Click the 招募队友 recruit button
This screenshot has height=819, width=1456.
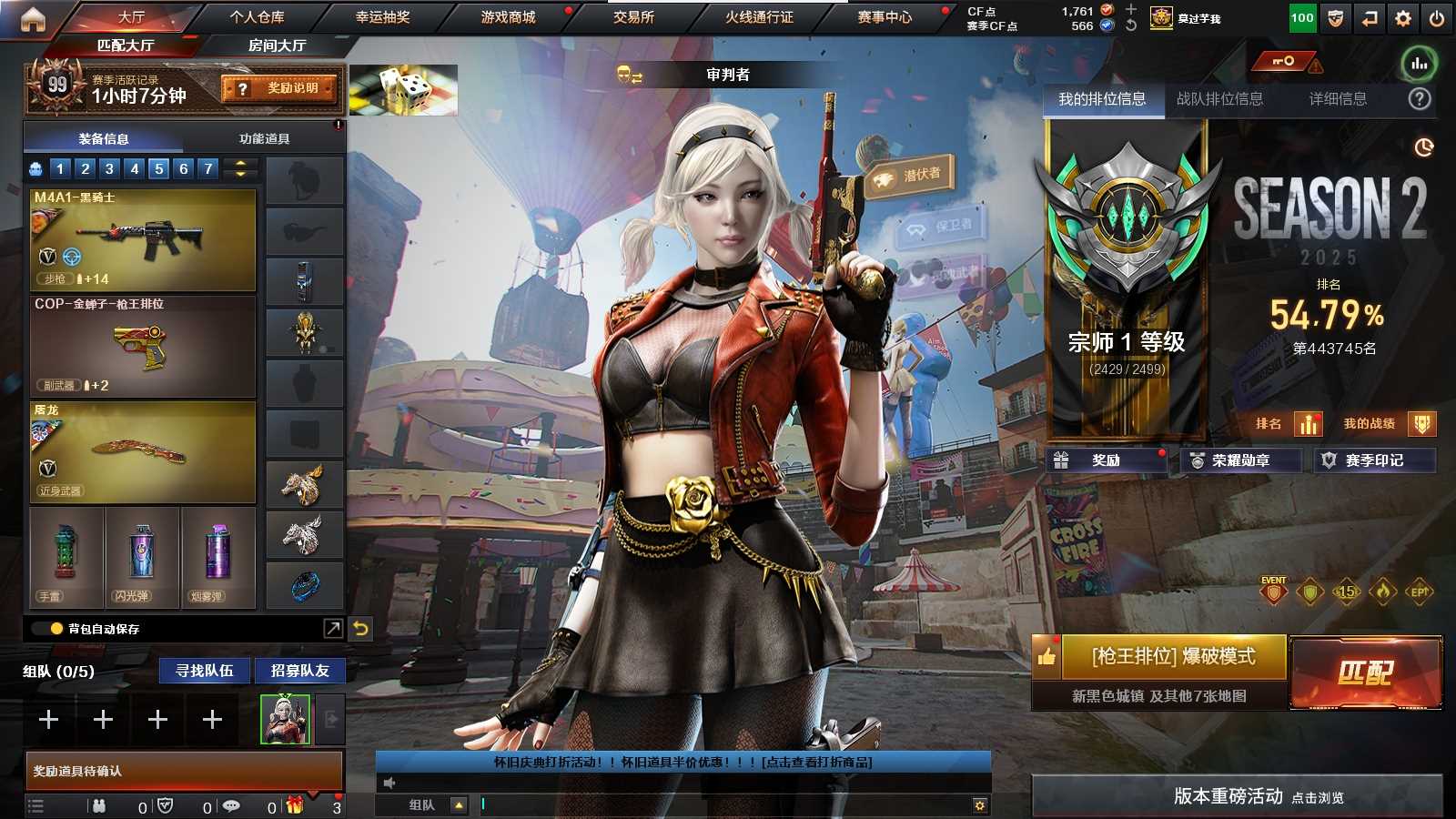point(299,671)
